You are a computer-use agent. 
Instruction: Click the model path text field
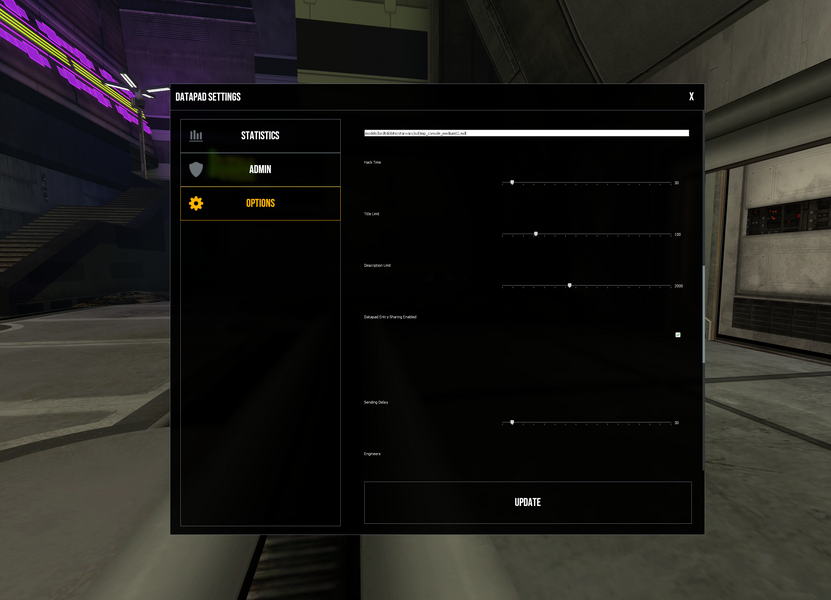(x=526, y=133)
